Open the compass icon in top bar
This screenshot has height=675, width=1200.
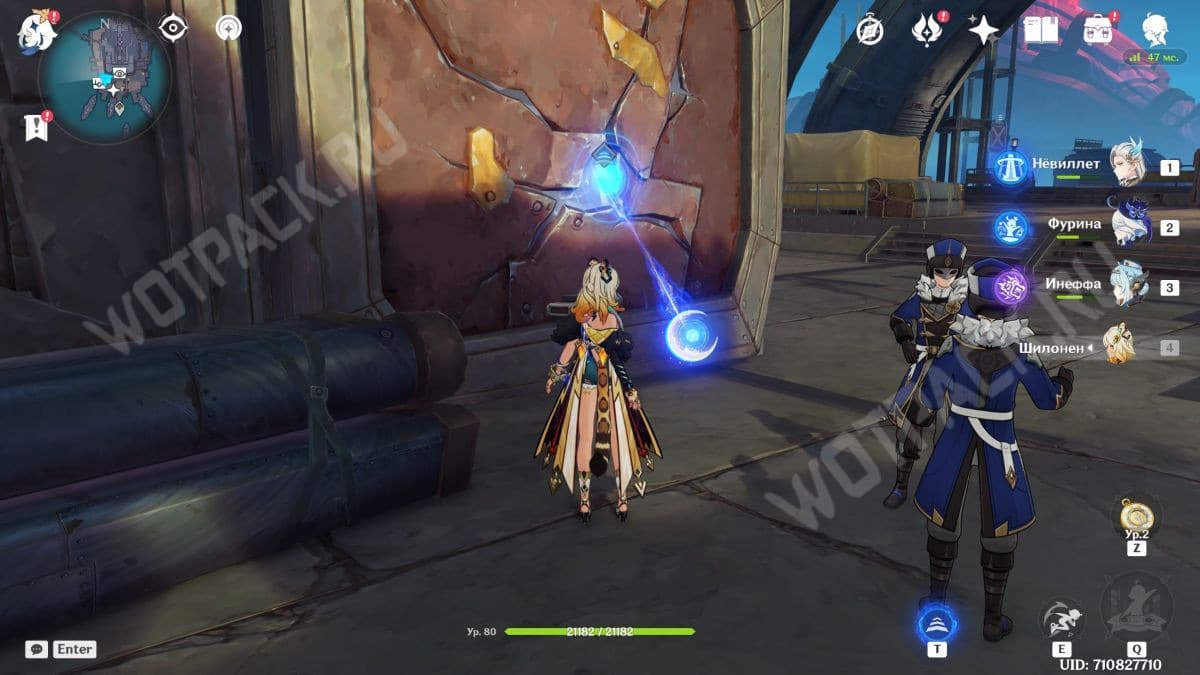(x=870, y=31)
